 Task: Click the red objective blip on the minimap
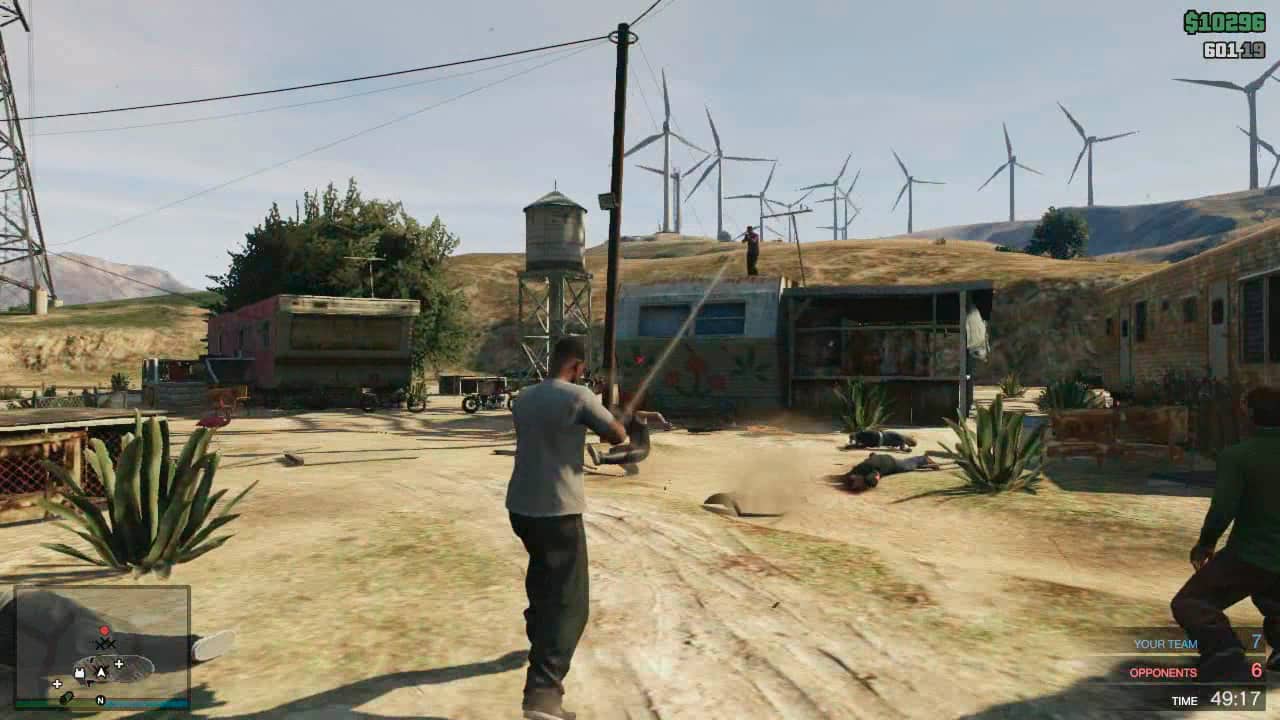[x=103, y=630]
